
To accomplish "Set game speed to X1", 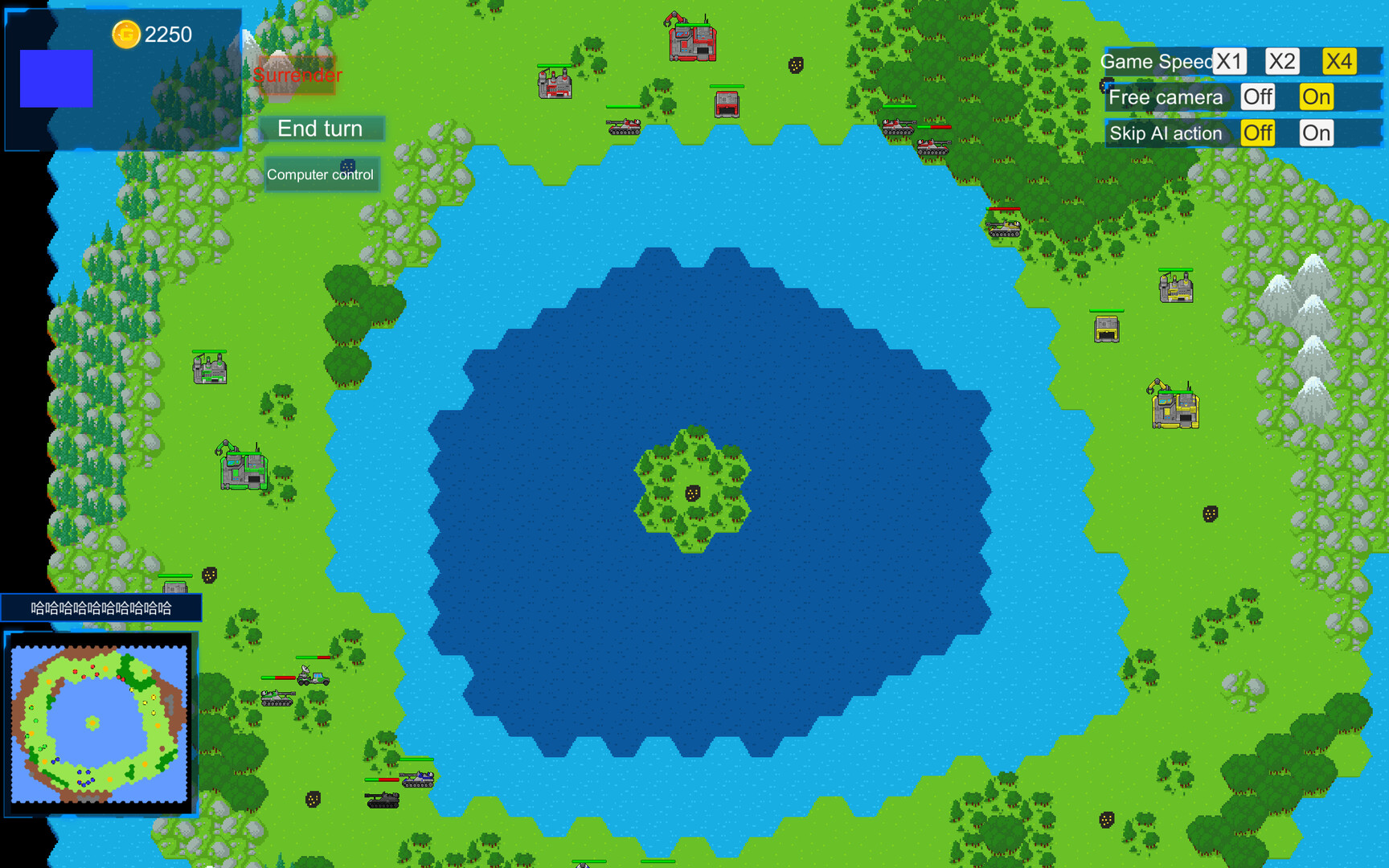I will pyautogui.click(x=1229, y=60).
